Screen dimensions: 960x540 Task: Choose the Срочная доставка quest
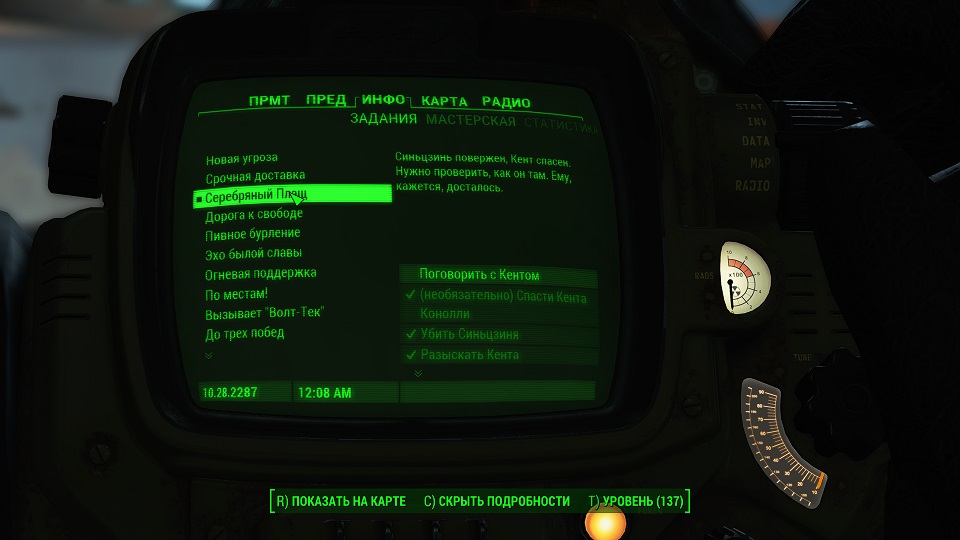pos(255,177)
